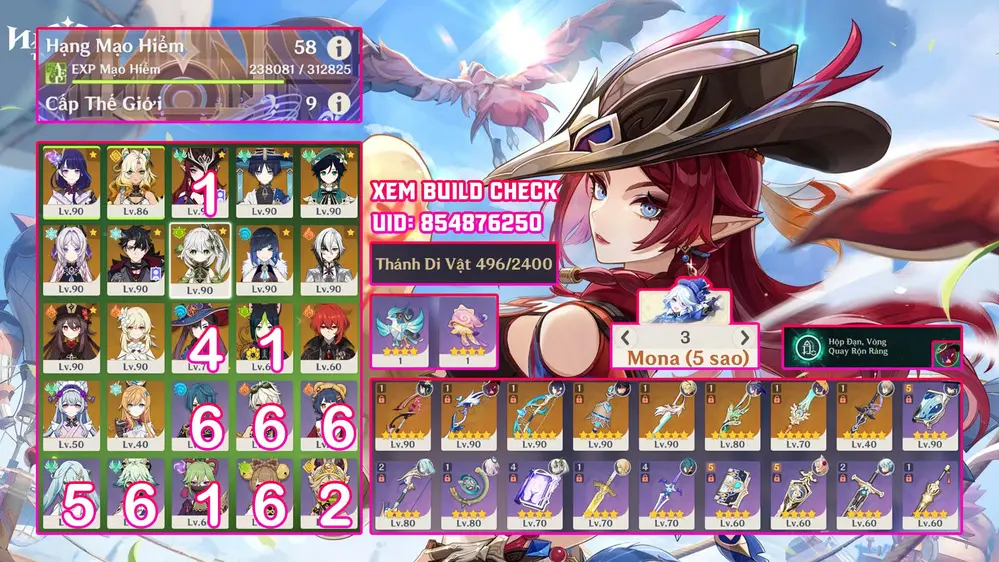
Task: Click the right arrow of the Mona counter
Action: [745, 338]
